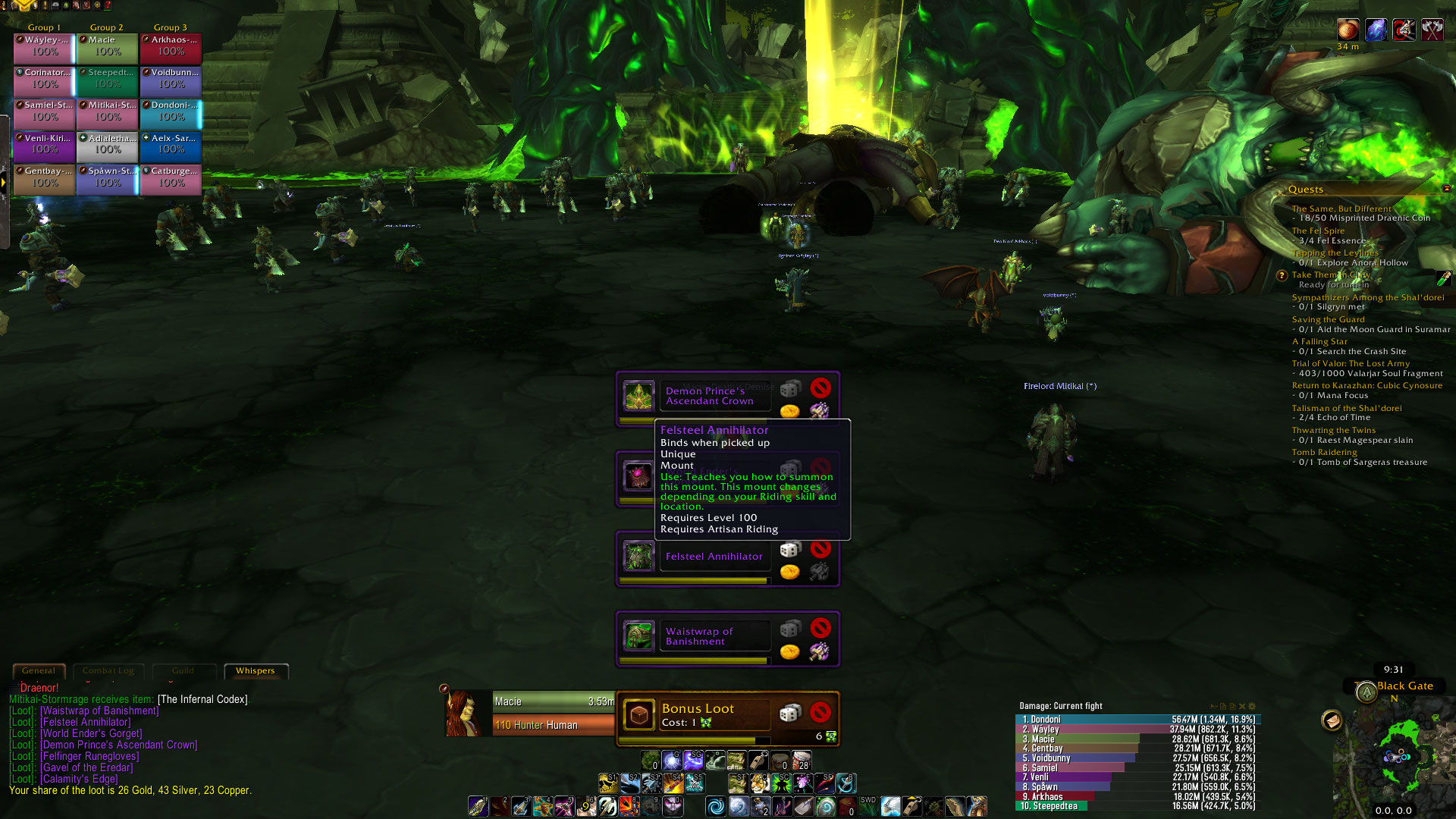This screenshot has height=819, width=1456.
Task: Select the Saving the Guard quest entry
Action: (x=1328, y=320)
